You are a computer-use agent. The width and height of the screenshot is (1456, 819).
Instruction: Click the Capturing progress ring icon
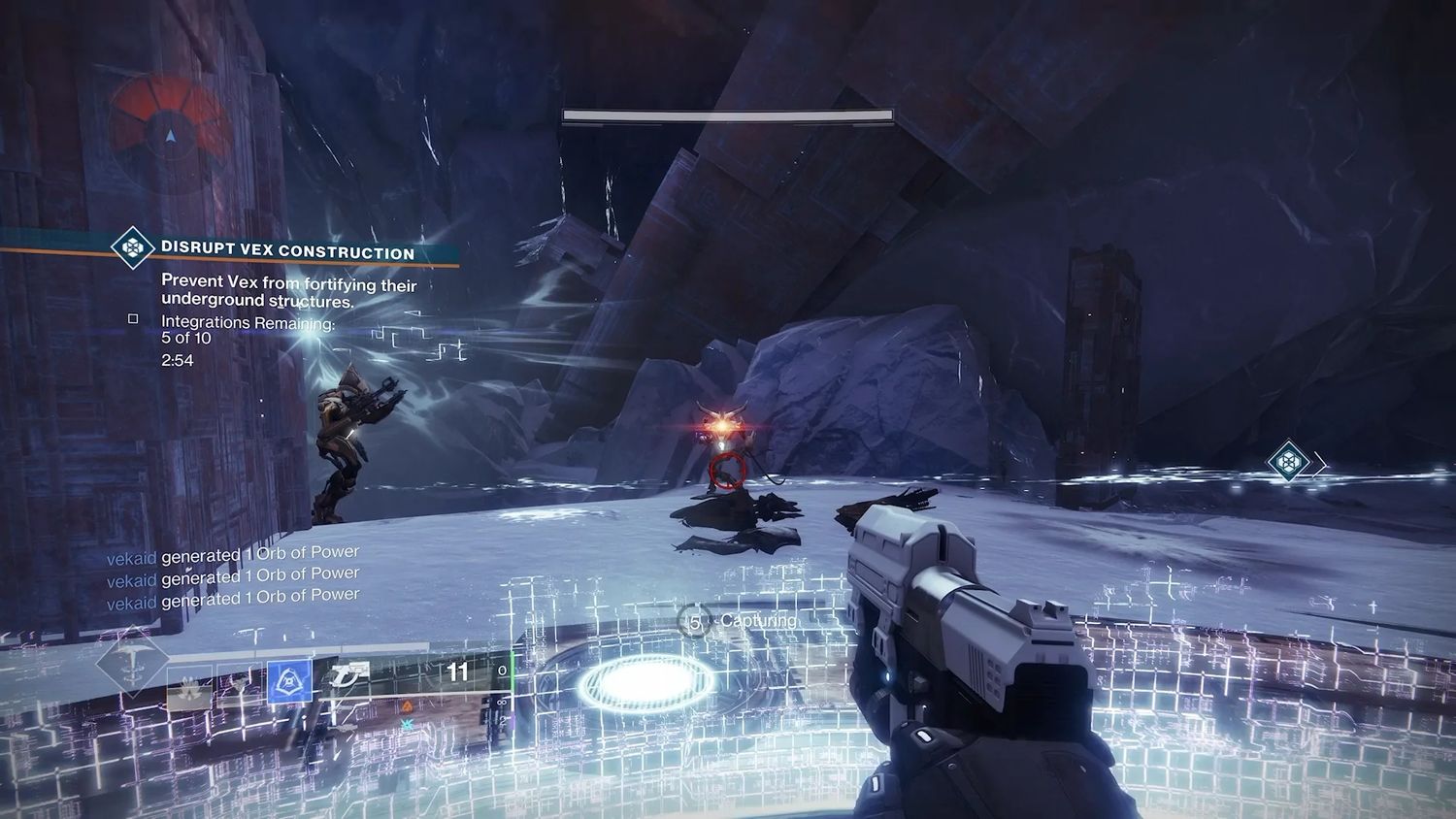click(x=694, y=621)
